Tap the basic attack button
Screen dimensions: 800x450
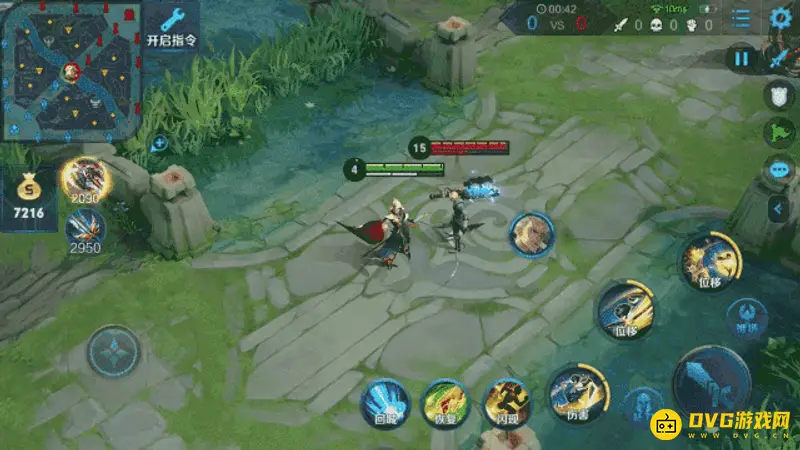(711, 385)
